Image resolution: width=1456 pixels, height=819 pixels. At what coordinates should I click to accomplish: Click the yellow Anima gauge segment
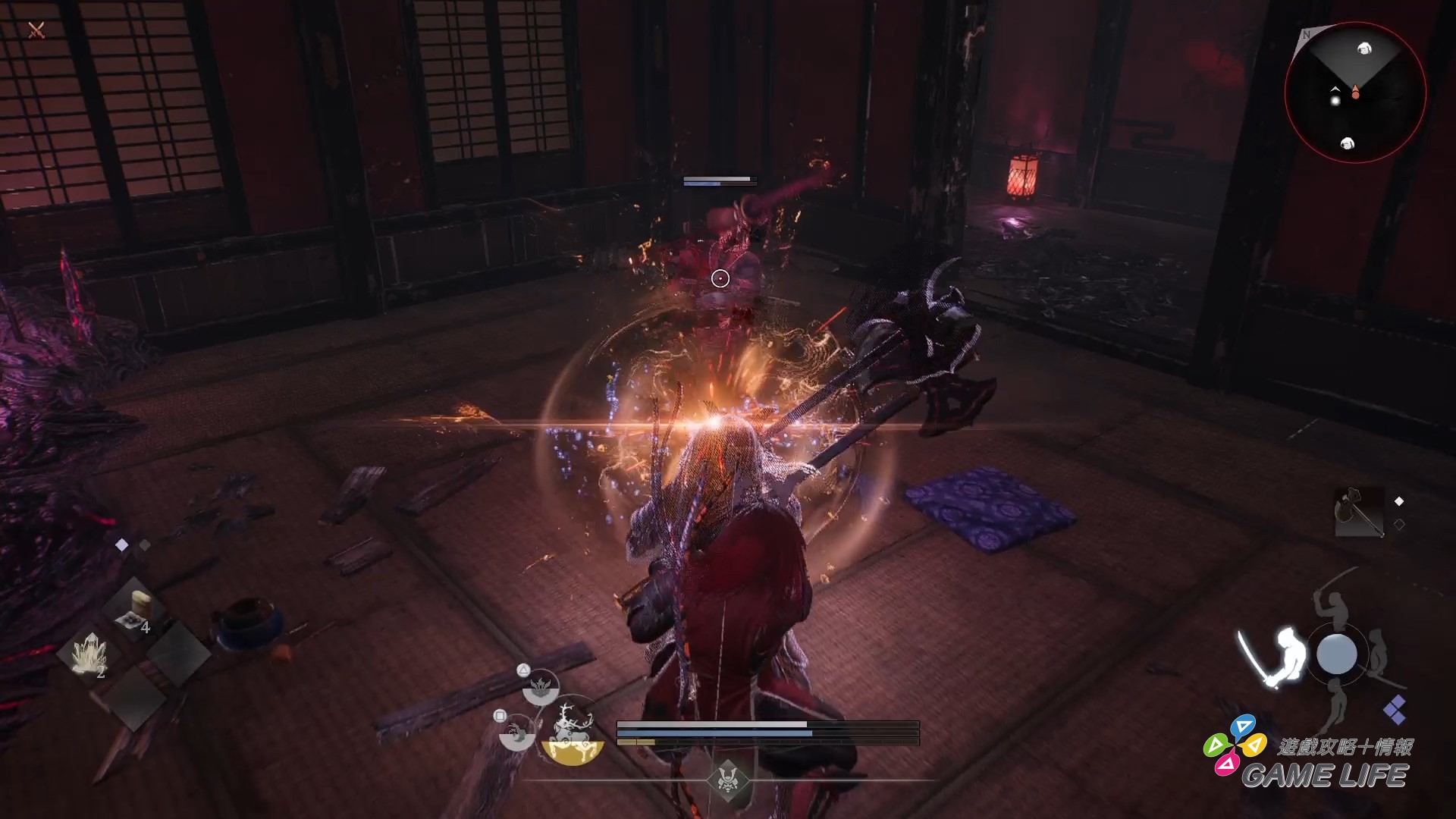(637, 742)
